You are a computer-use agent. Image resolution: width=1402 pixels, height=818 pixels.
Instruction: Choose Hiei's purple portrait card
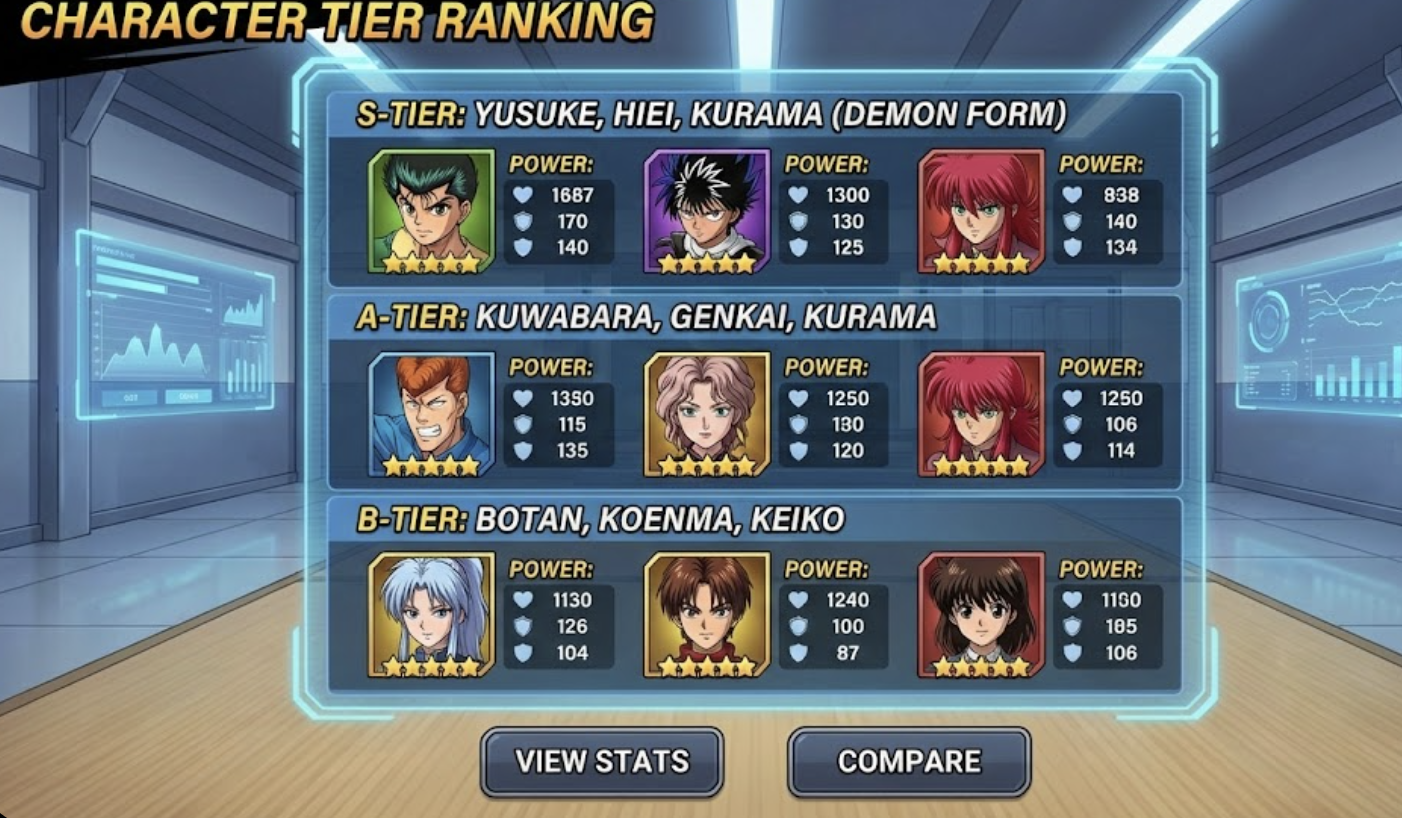707,211
